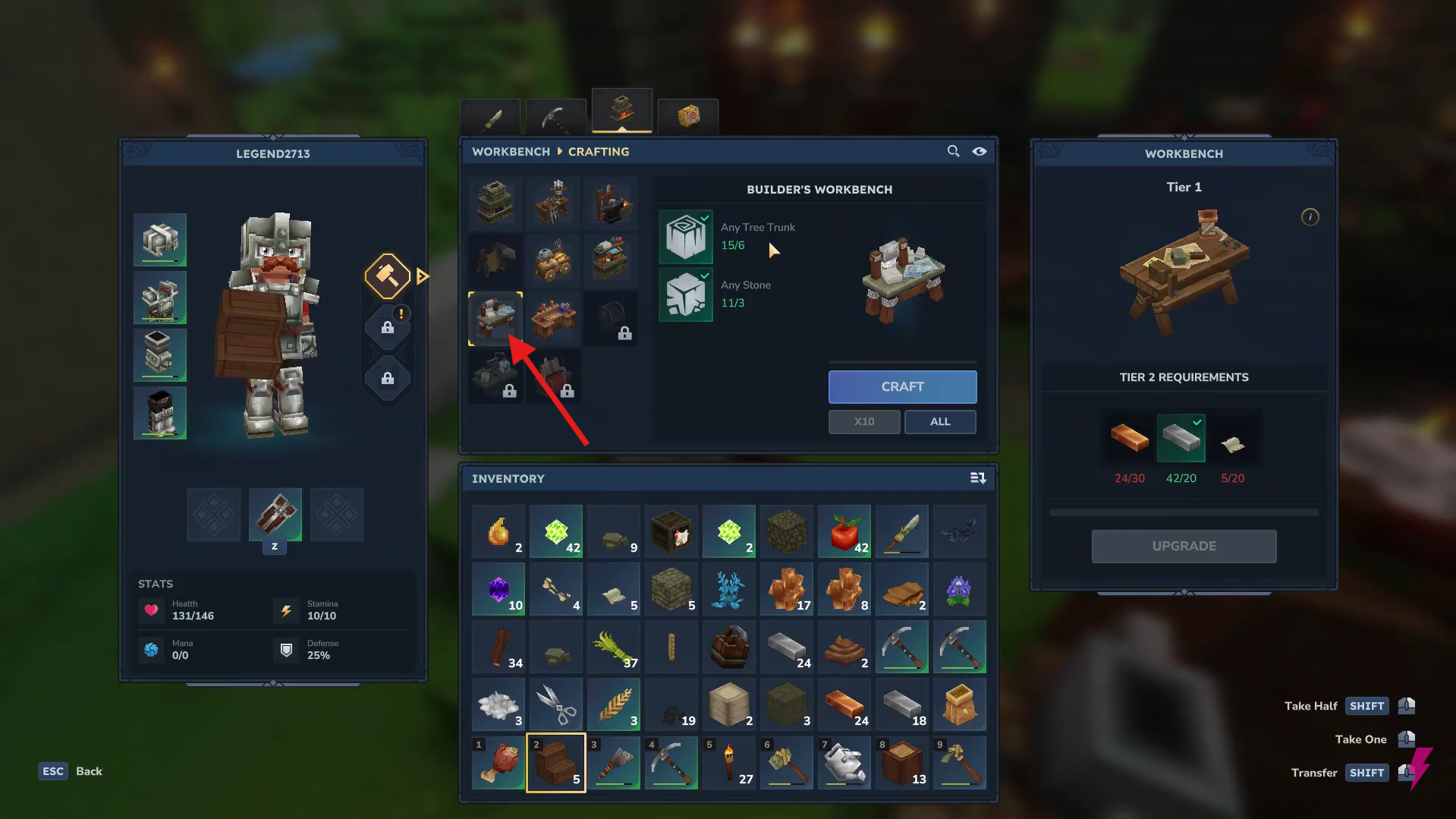This screenshot has width=1456, height=819.
Task: Click the Tier 2 upgrade progress bar
Action: 1183,512
